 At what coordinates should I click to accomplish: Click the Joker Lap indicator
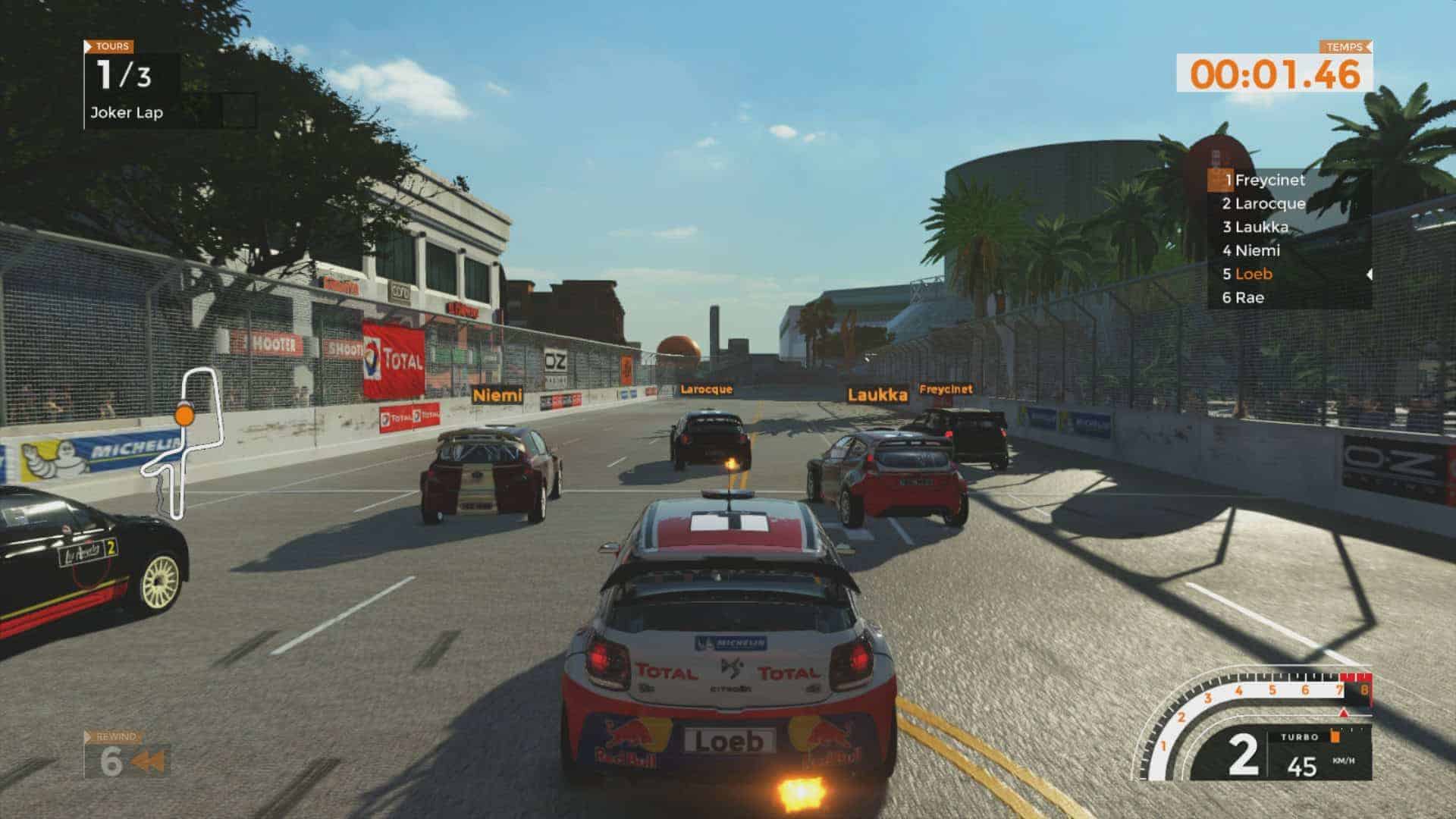pyautogui.click(x=127, y=113)
